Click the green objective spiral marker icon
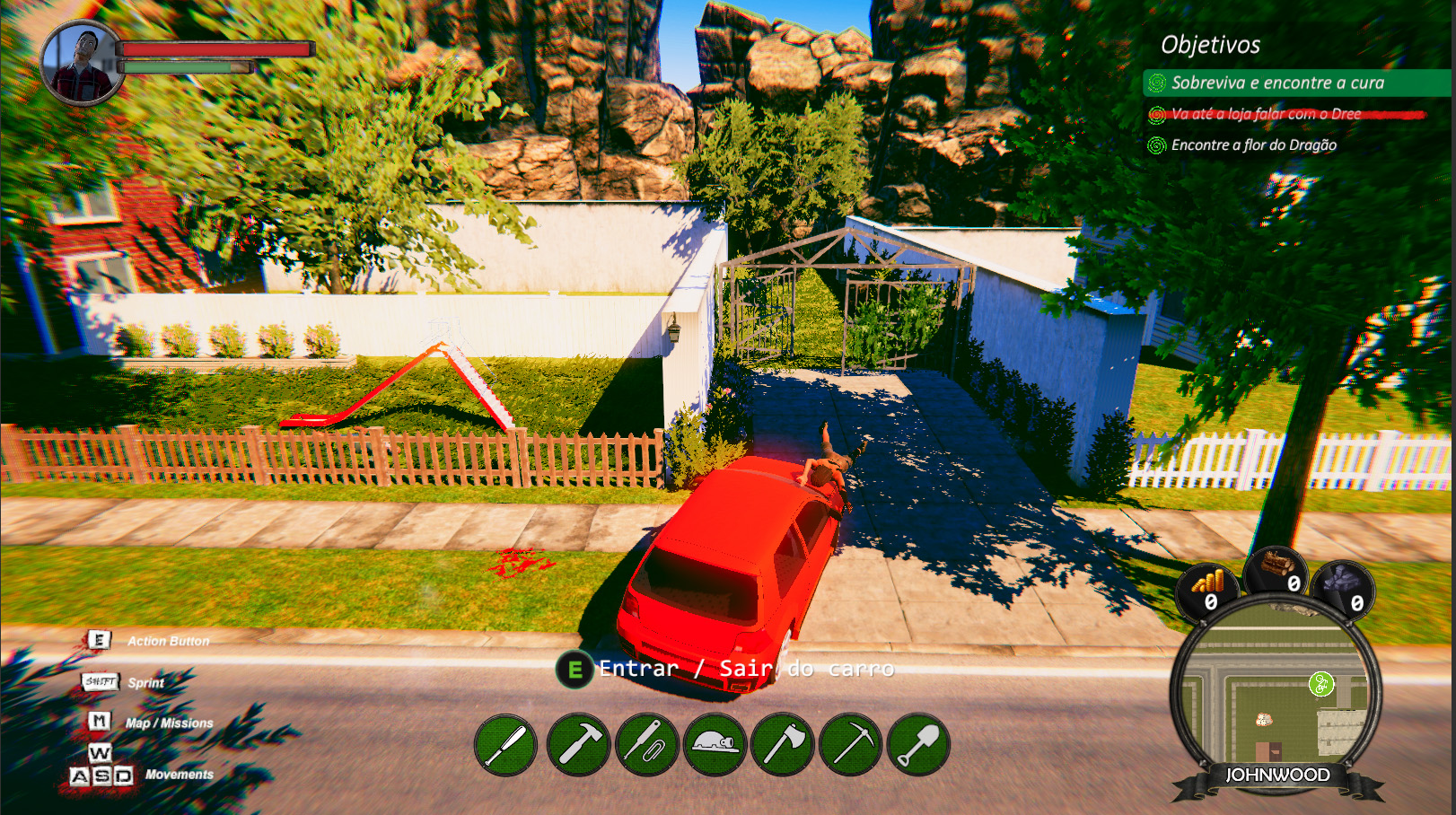1456x815 pixels. tap(1321, 686)
